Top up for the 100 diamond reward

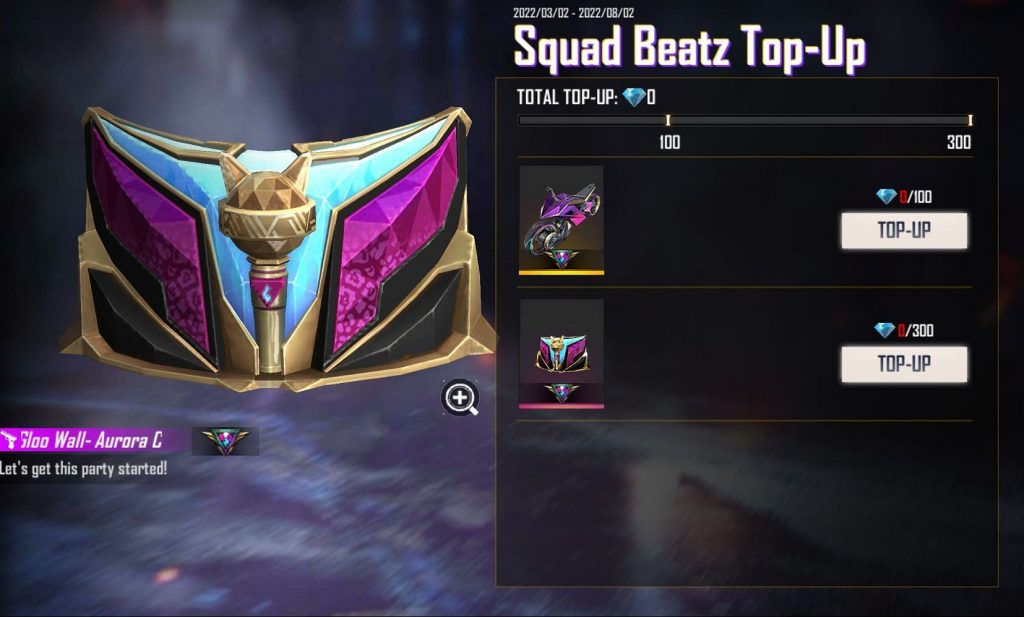tap(904, 230)
